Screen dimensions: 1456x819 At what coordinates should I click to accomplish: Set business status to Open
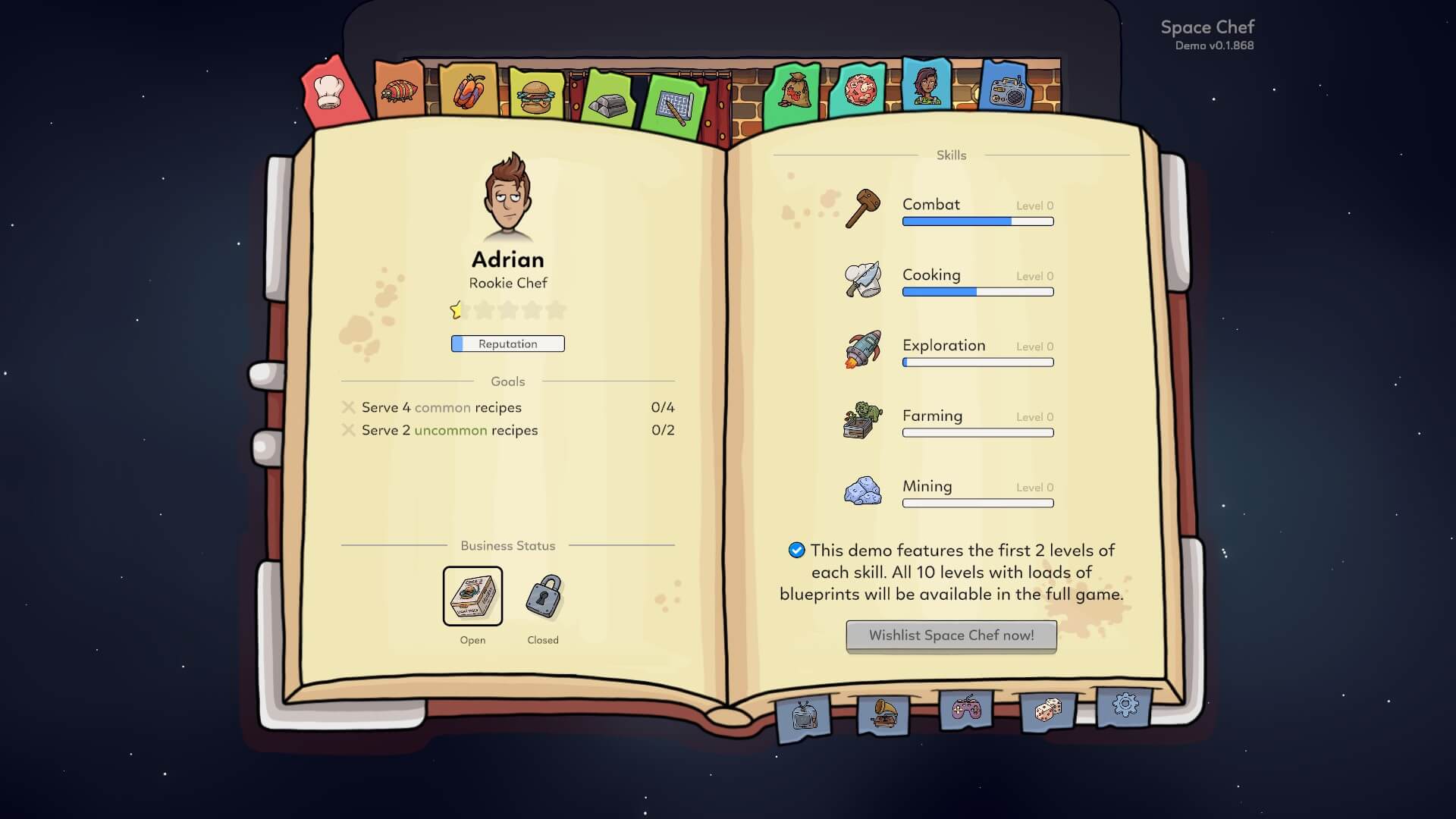(472, 596)
